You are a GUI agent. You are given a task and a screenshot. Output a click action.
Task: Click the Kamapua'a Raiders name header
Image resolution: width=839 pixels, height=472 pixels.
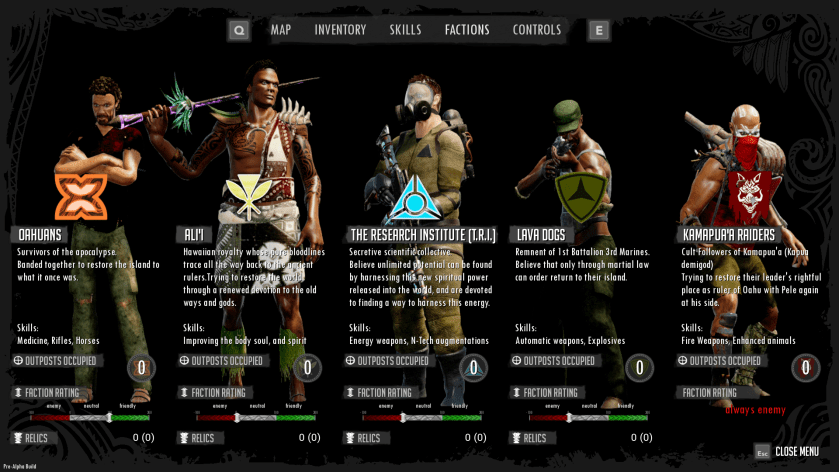(727, 234)
